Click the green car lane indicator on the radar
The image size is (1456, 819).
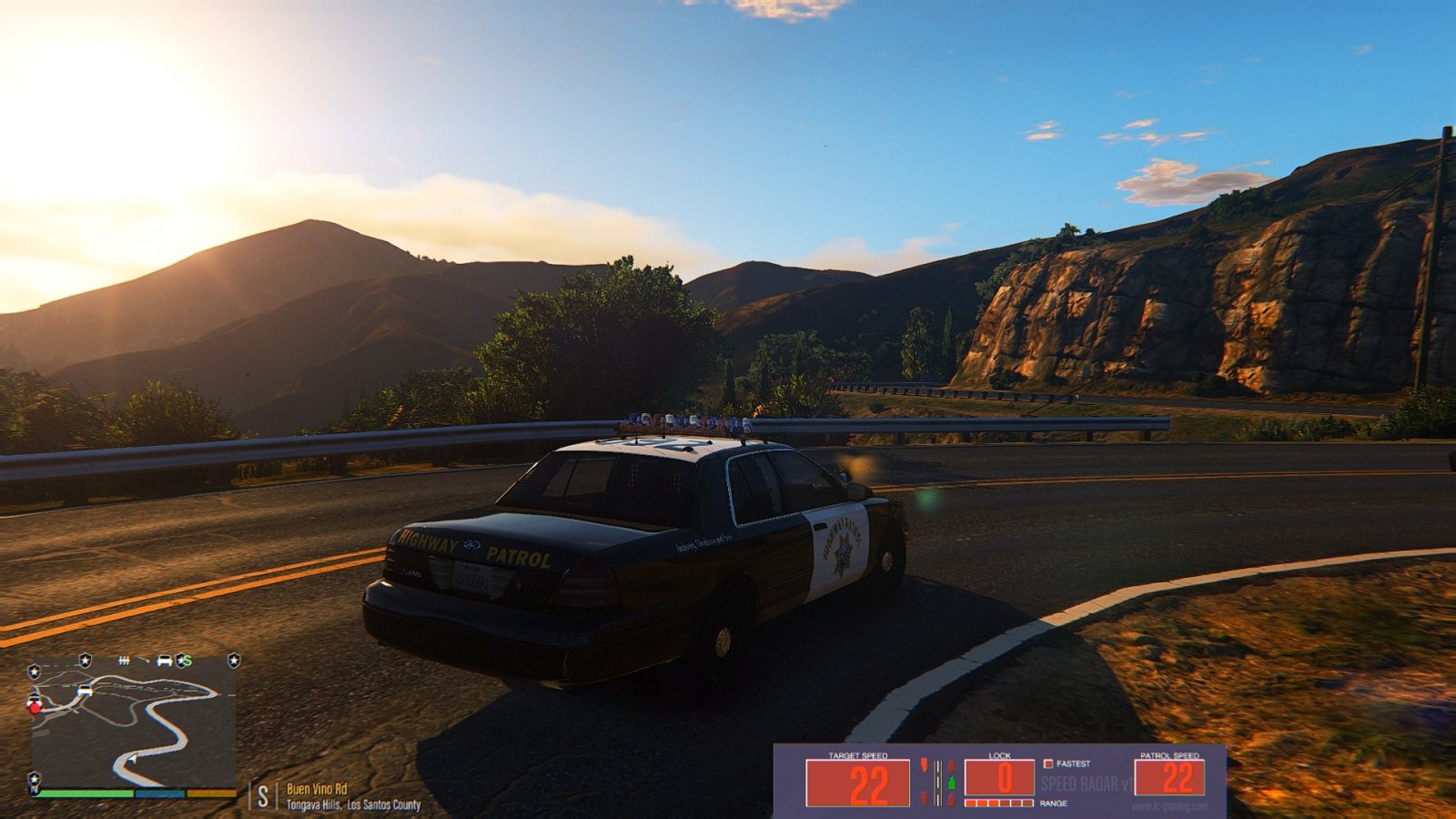pyautogui.click(x=951, y=782)
